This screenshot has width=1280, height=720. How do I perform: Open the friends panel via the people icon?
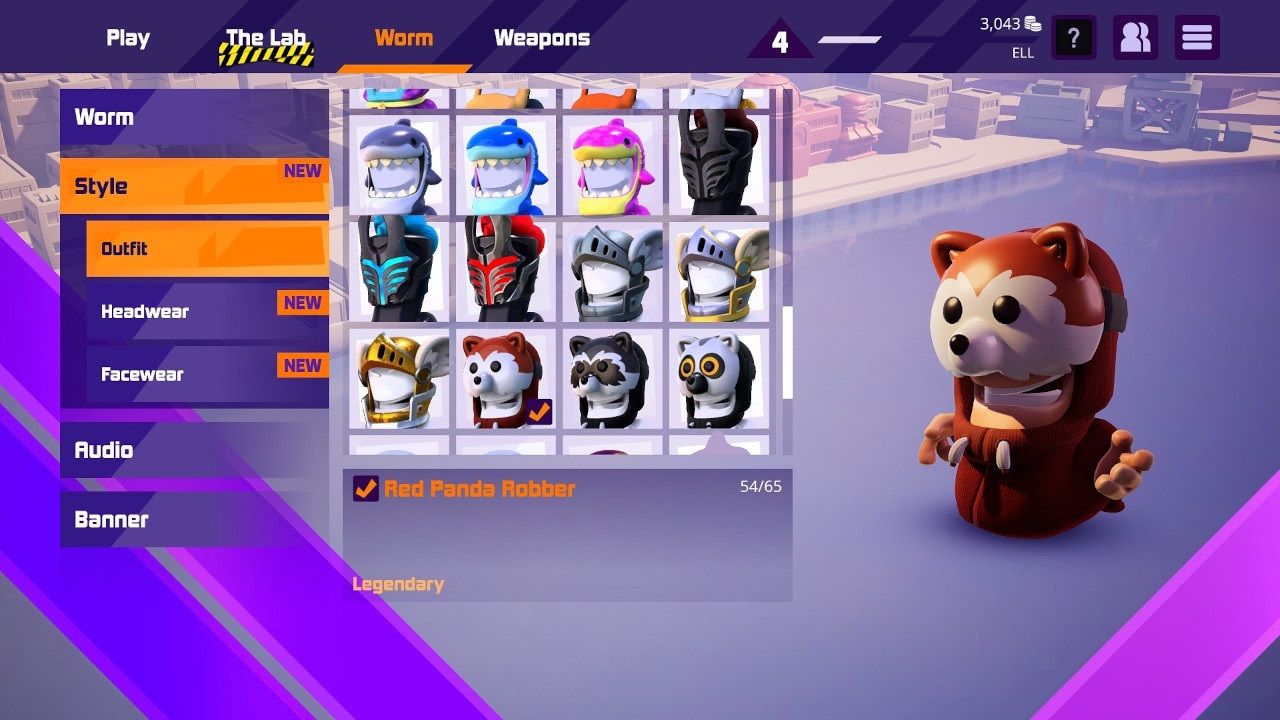point(1135,37)
